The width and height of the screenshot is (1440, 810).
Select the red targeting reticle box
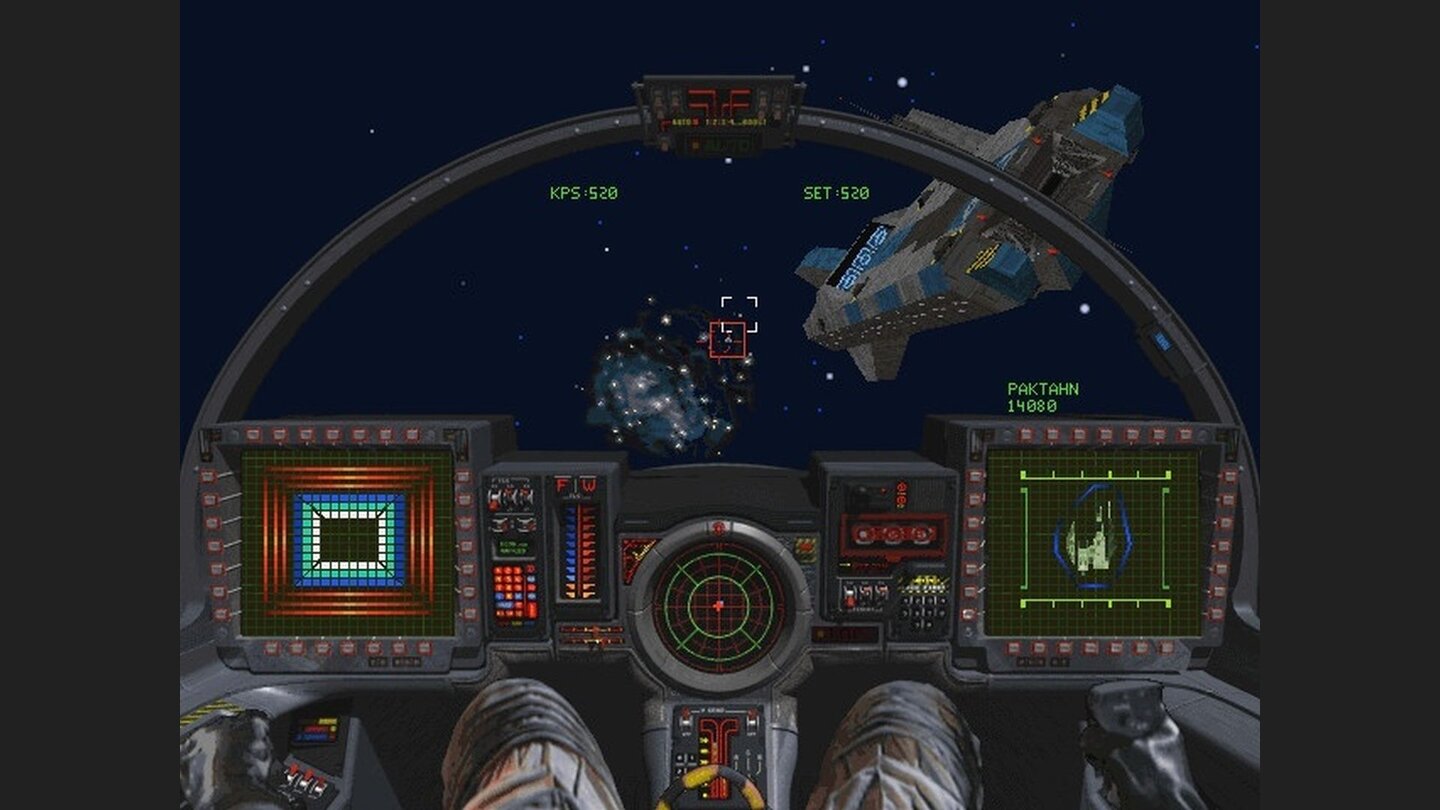pos(727,338)
